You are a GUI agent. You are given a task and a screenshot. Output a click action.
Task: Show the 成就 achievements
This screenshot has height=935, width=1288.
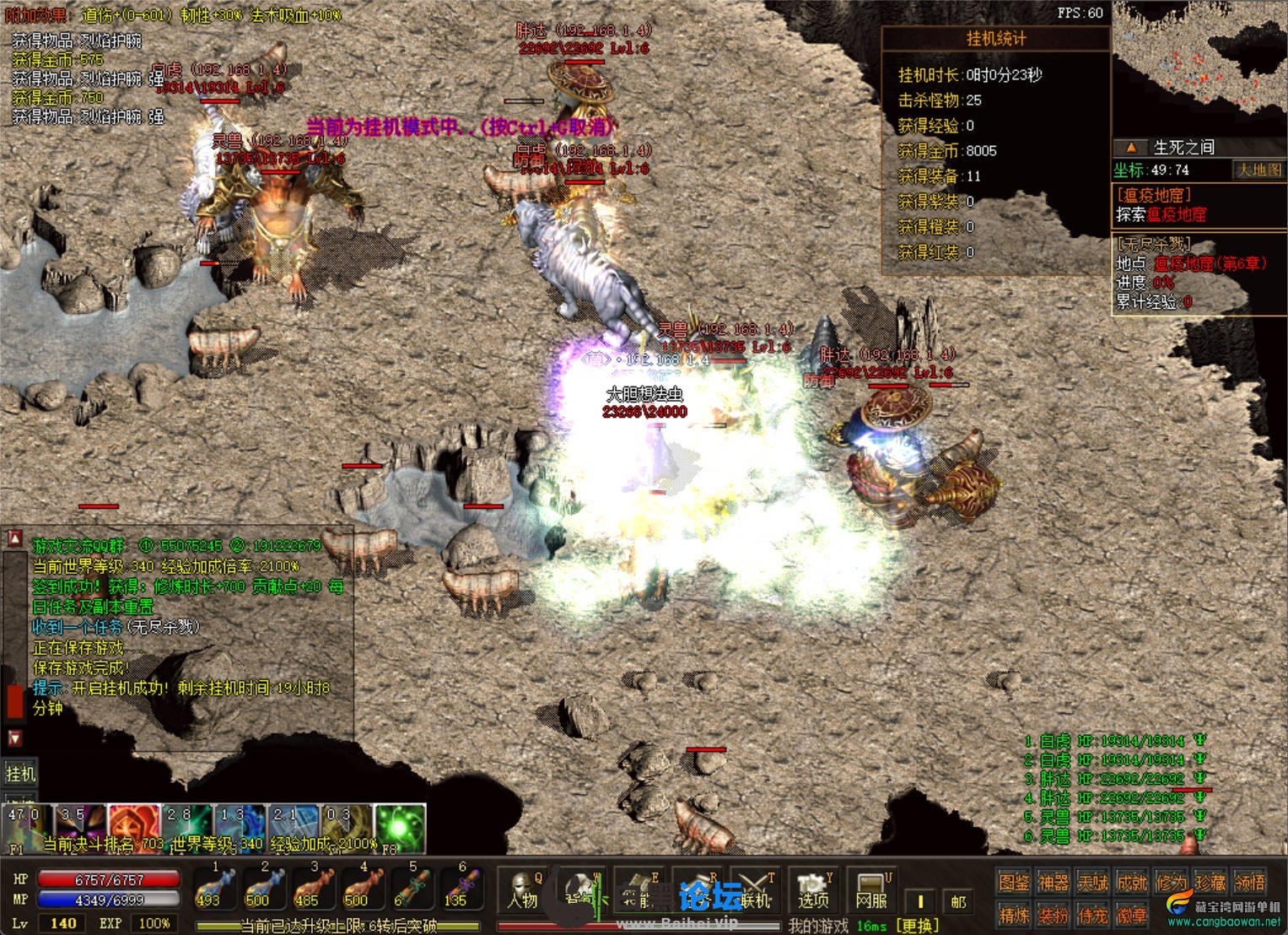click(x=1132, y=883)
